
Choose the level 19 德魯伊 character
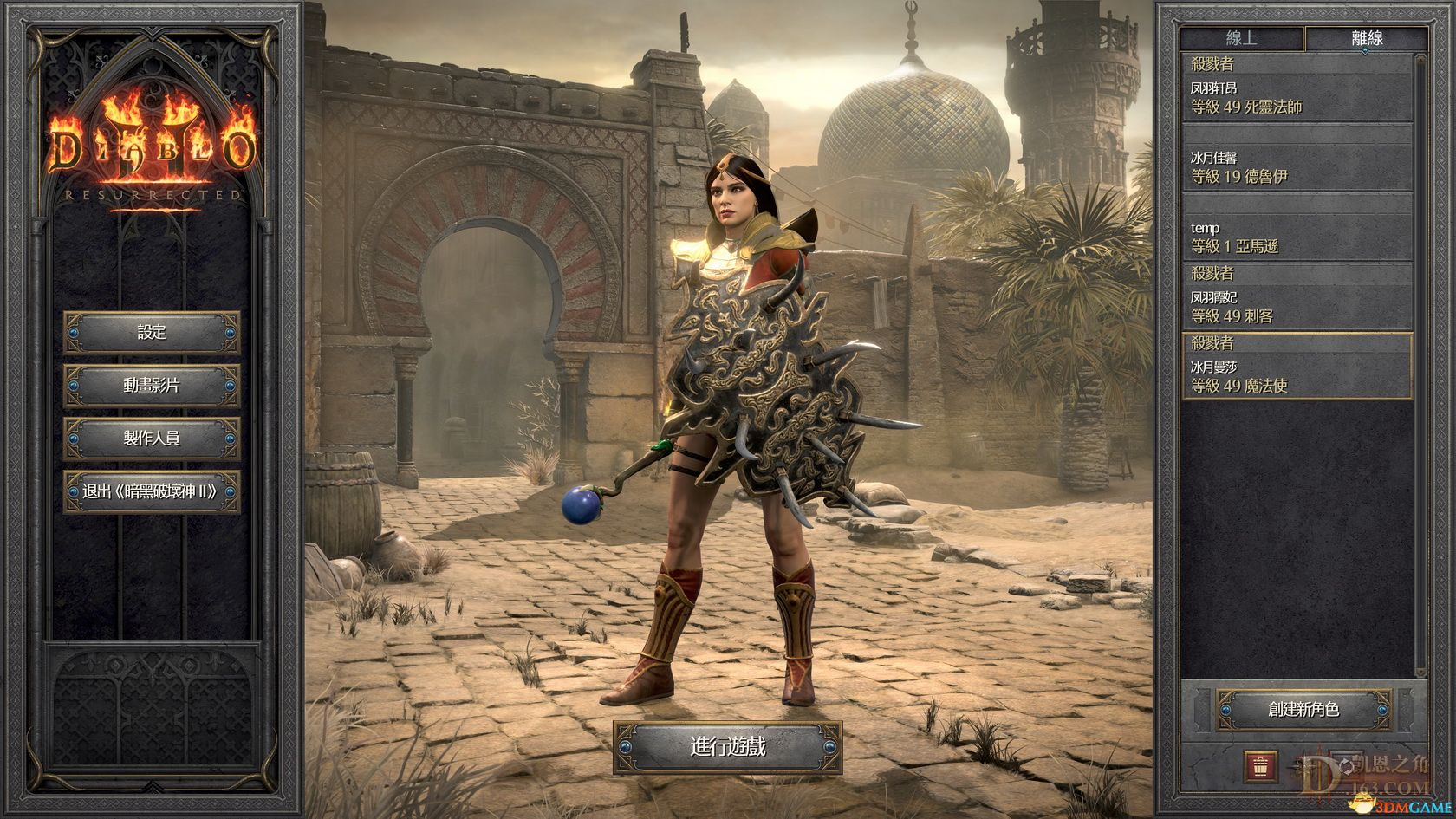pos(1297,167)
